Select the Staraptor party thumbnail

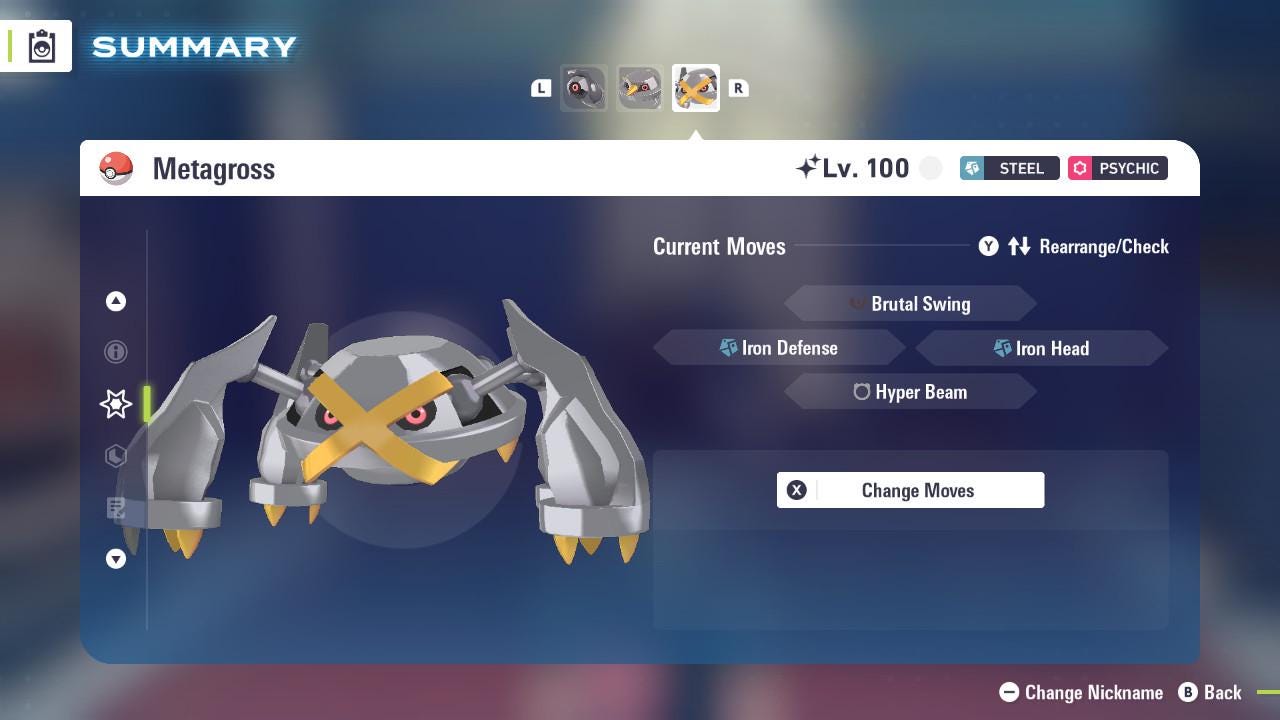tap(640, 88)
